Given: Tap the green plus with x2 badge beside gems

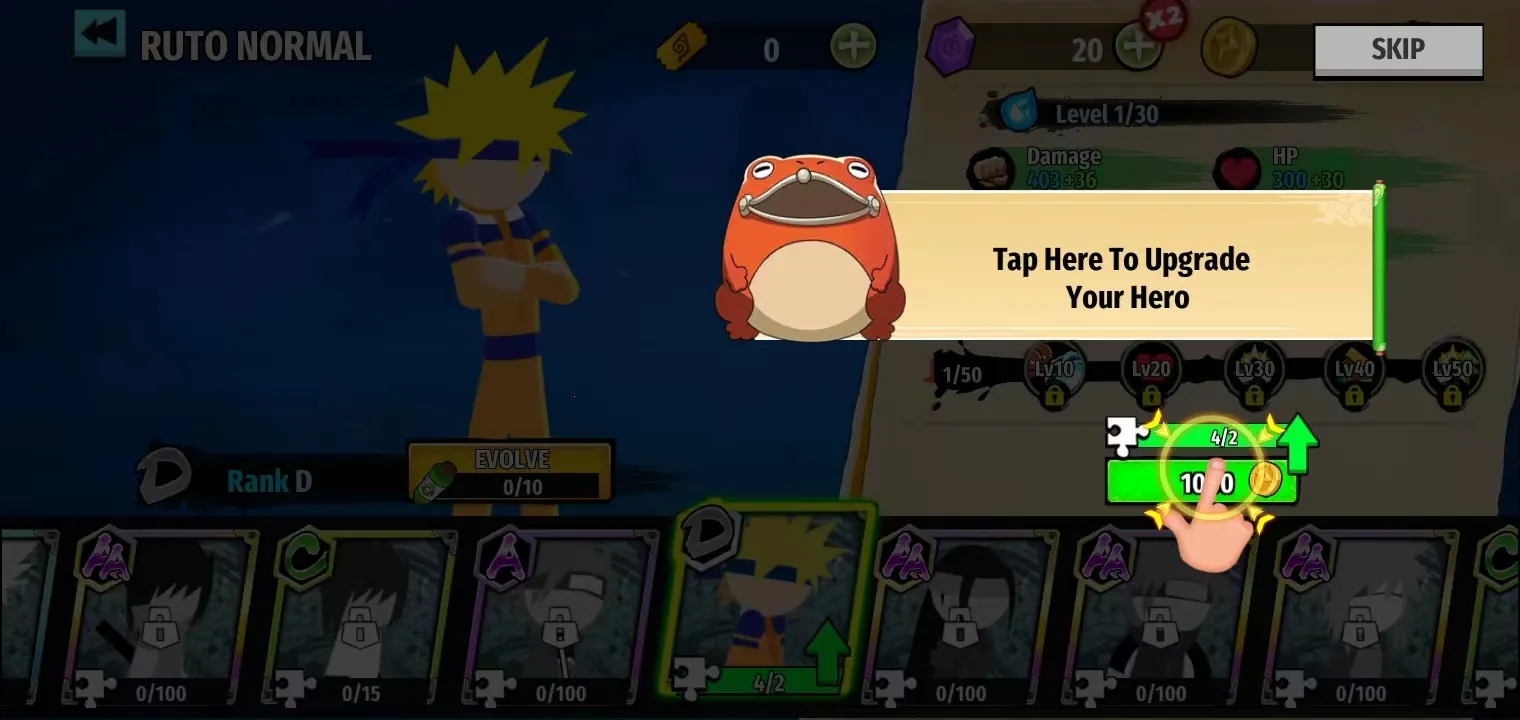Looking at the screenshot, I should [x=1139, y=44].
